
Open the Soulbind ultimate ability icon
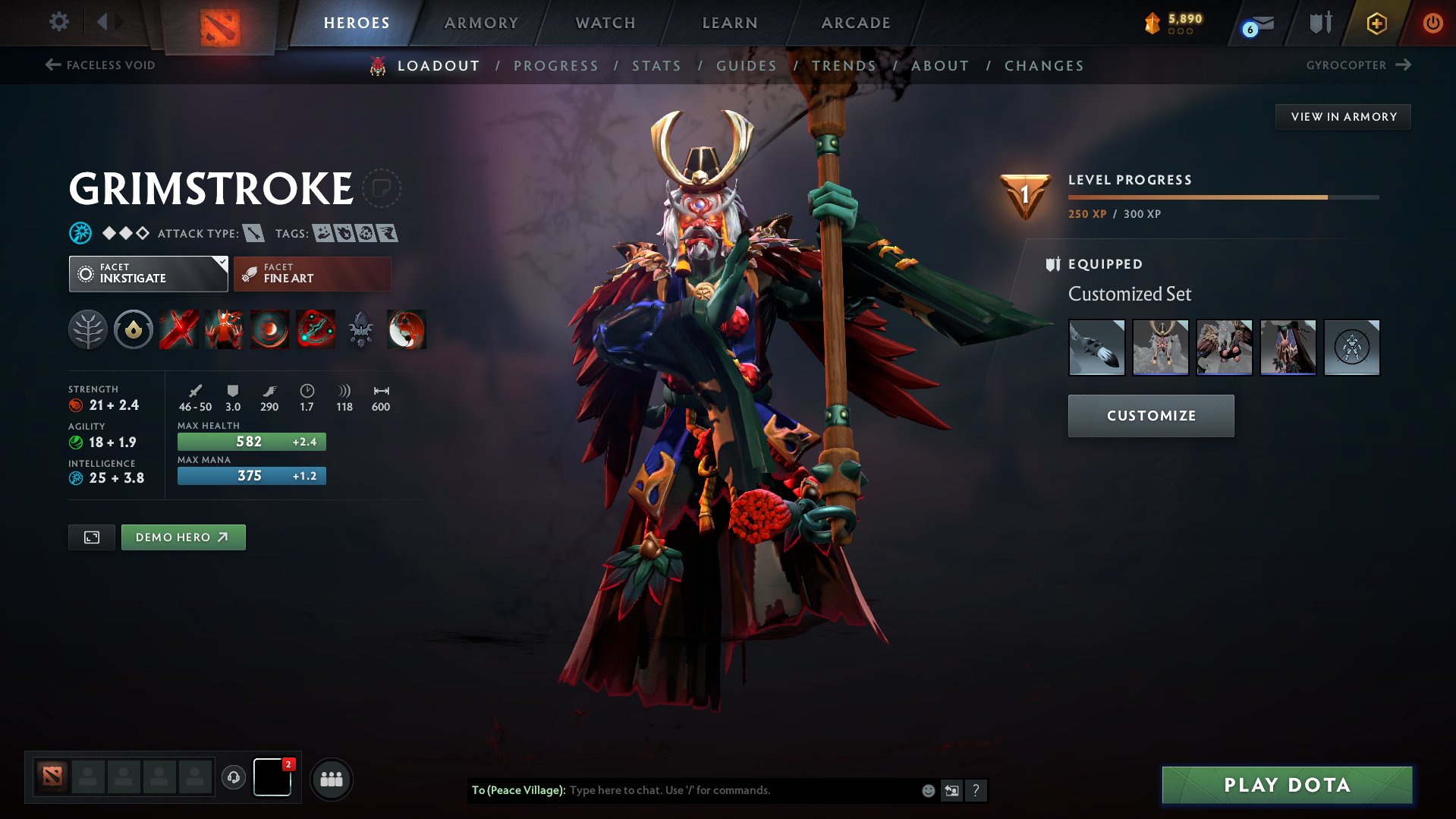coord(316,329)
